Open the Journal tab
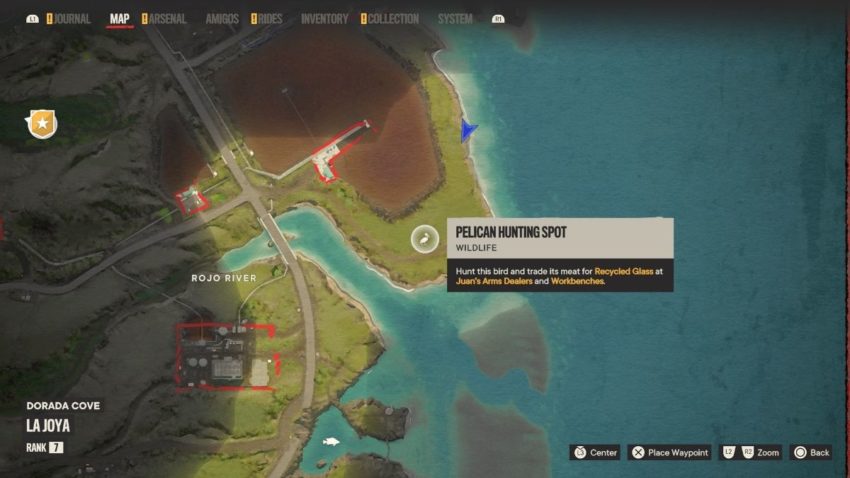Viewport: 850px width, 478px height. coord(71,19)
